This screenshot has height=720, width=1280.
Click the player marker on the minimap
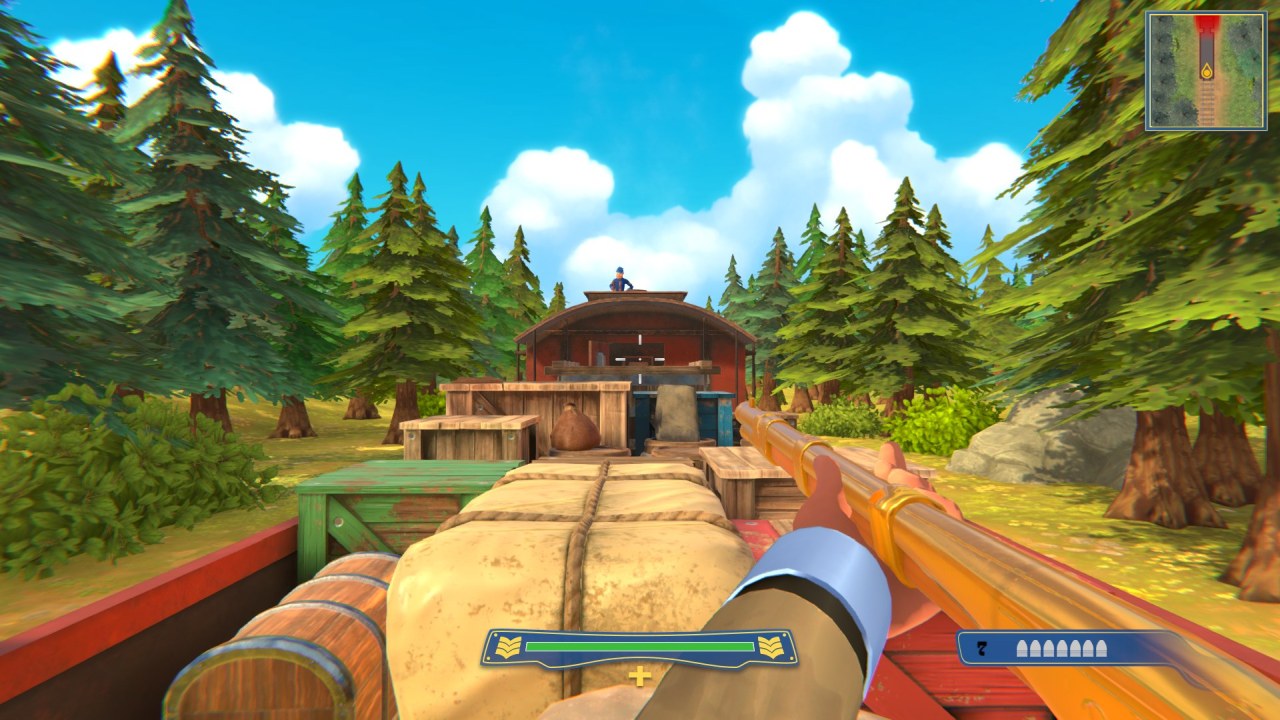tap(1206, 72)
